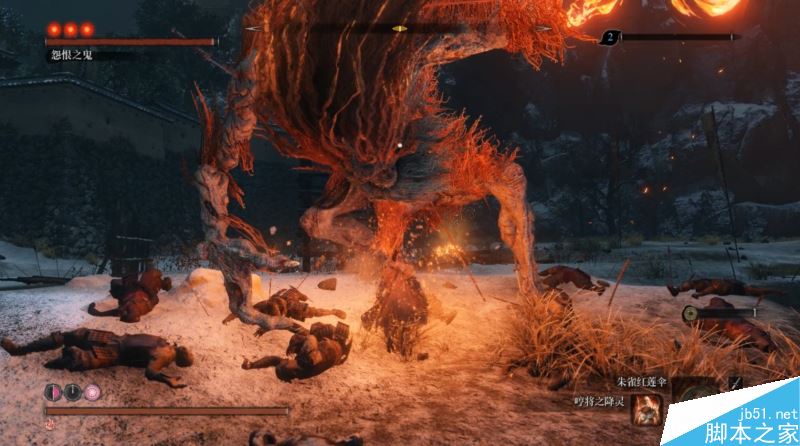
Task: Click the gold sen coin icon
Action: [692, 313]
